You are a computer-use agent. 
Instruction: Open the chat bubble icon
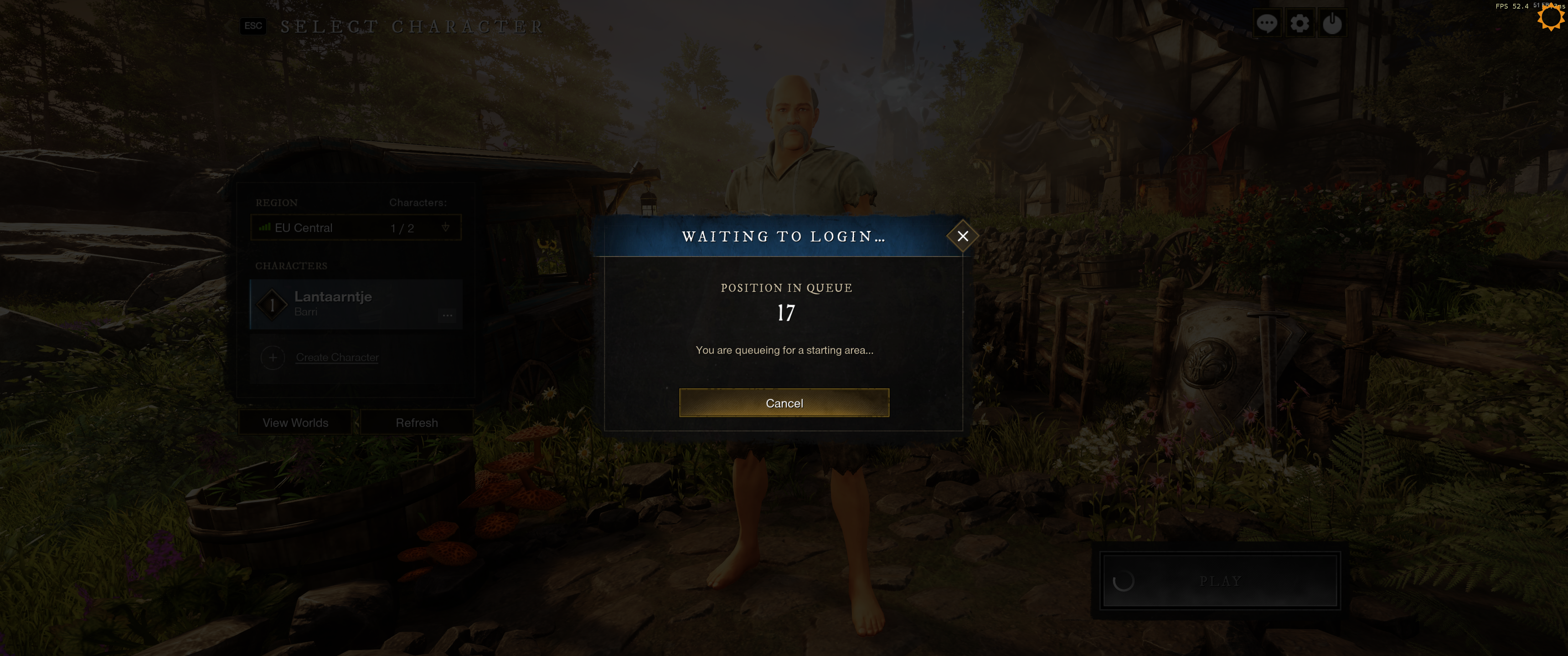pos(1267,24)
